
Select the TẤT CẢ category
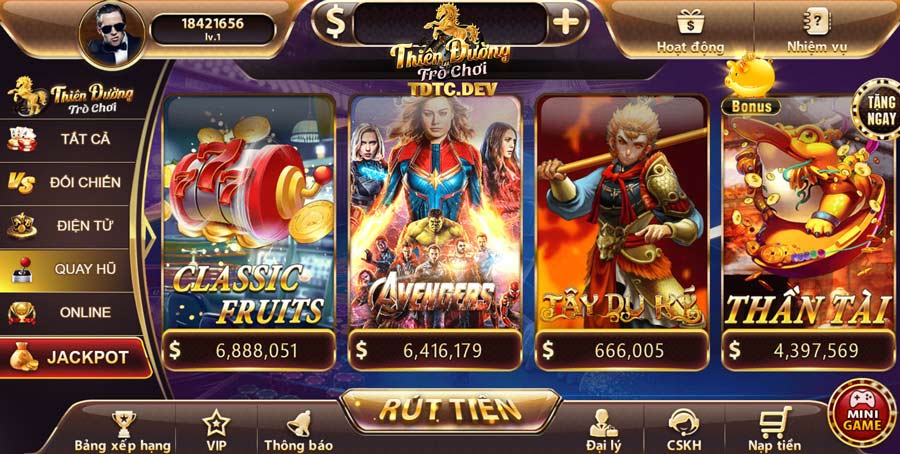pos(70,139)
